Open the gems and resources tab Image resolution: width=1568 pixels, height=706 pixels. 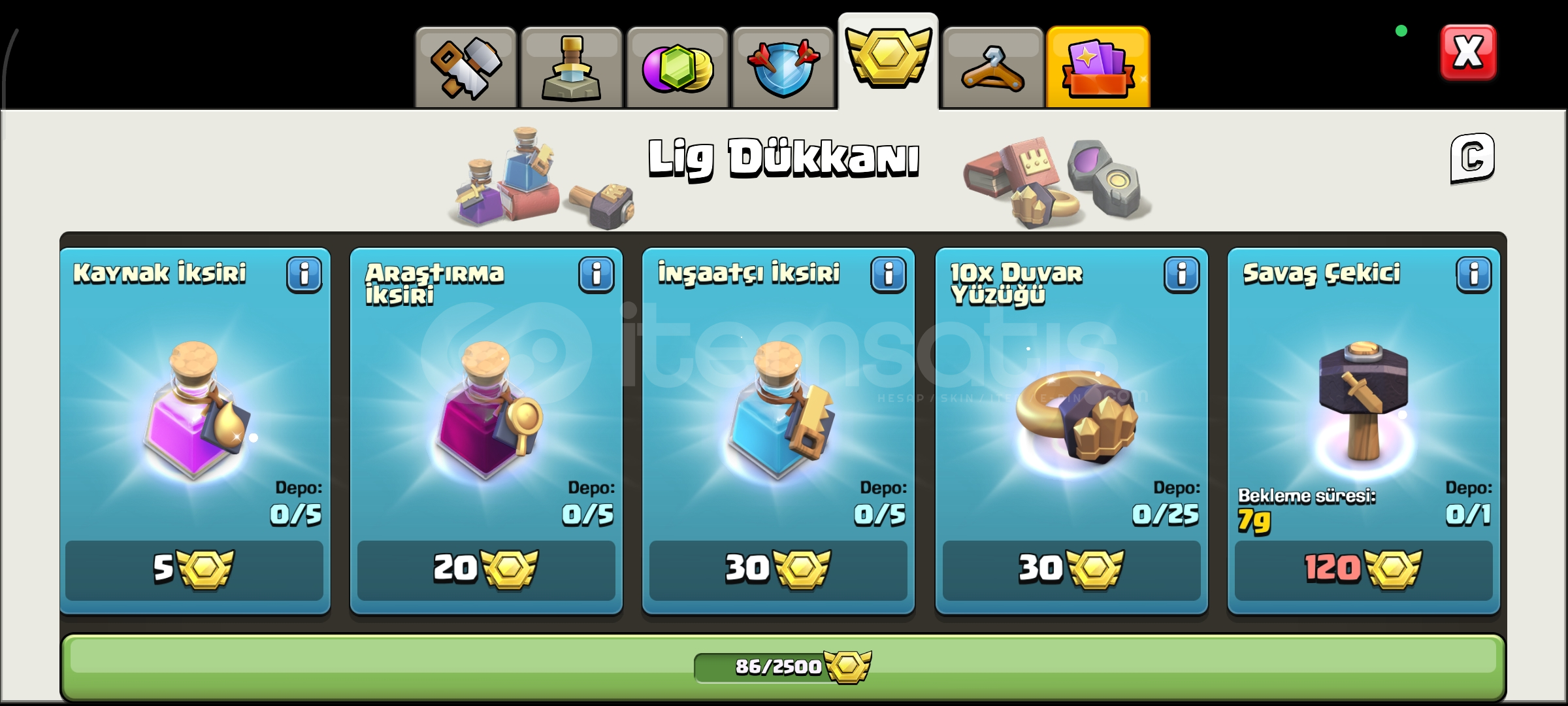(677, 65)
